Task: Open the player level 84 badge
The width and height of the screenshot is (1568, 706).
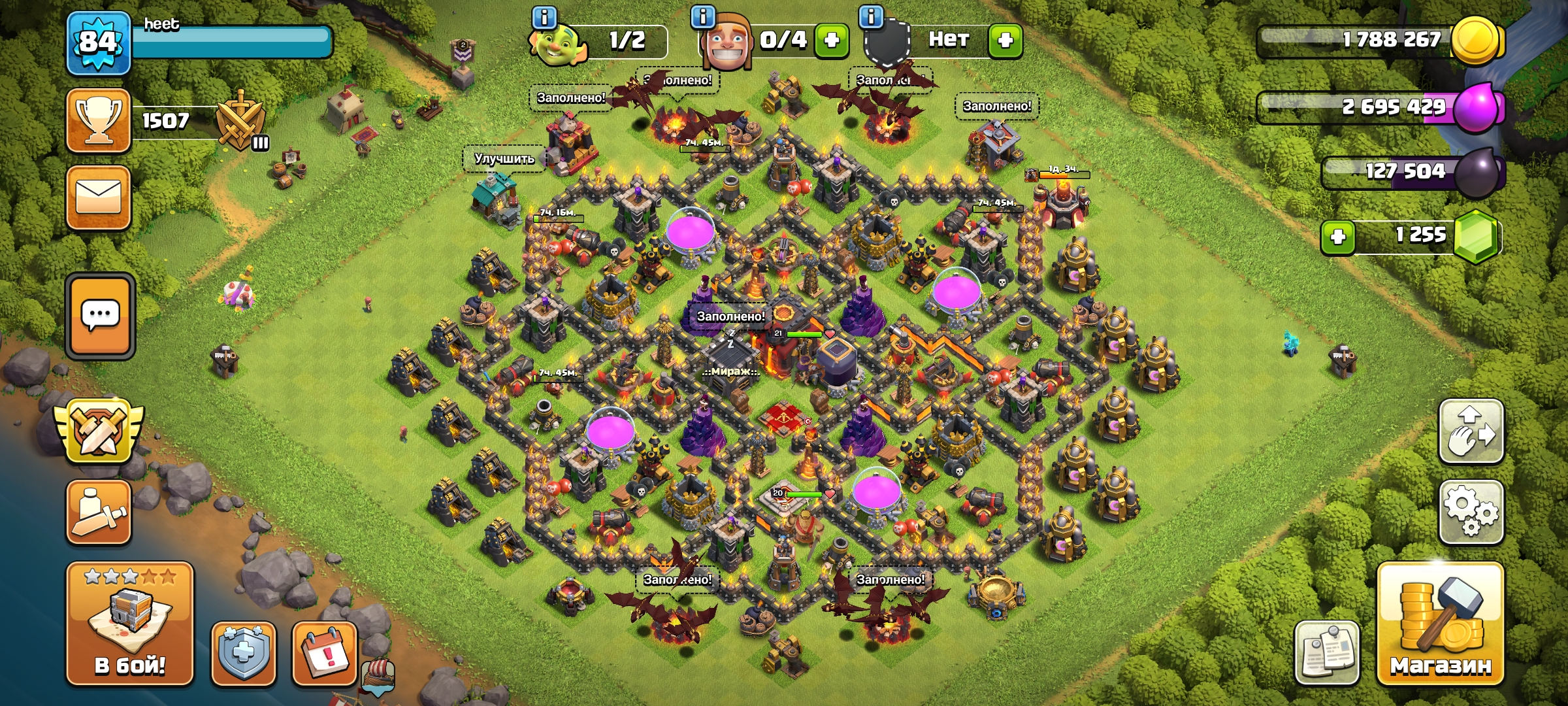Action: 99,42
